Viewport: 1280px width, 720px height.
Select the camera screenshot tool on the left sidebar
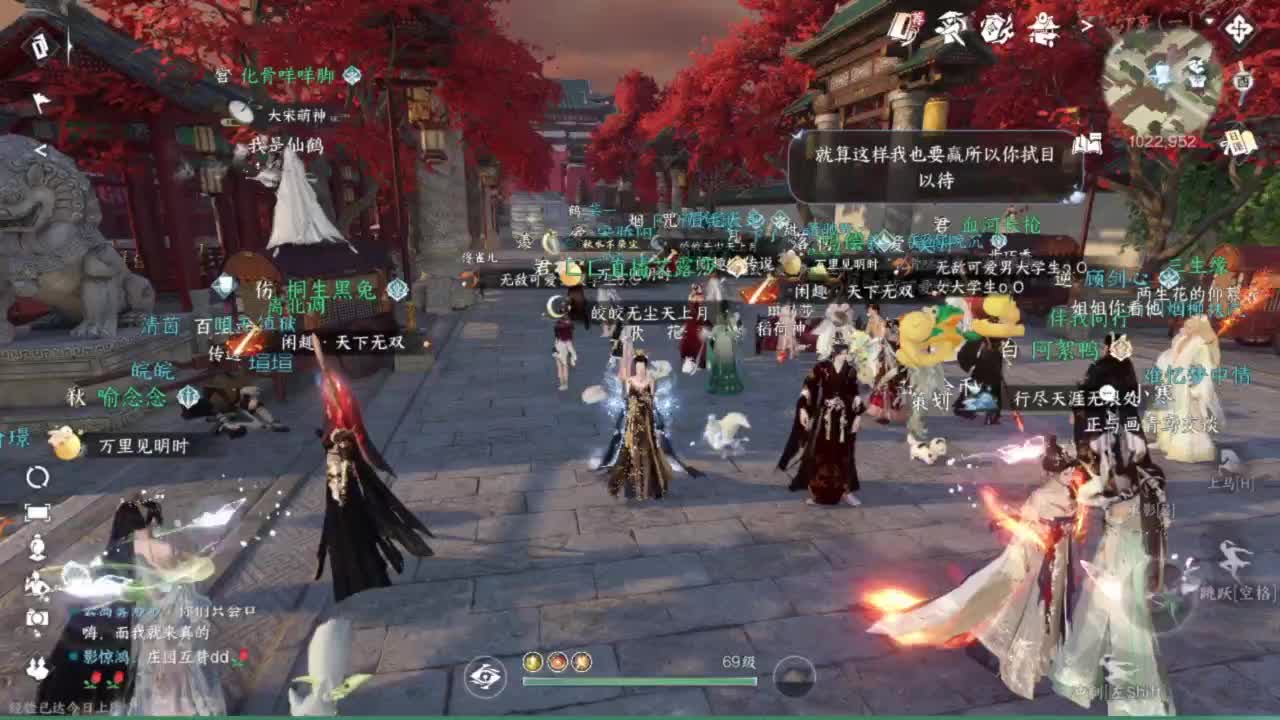pyautogui.click(x=37, y=620)
